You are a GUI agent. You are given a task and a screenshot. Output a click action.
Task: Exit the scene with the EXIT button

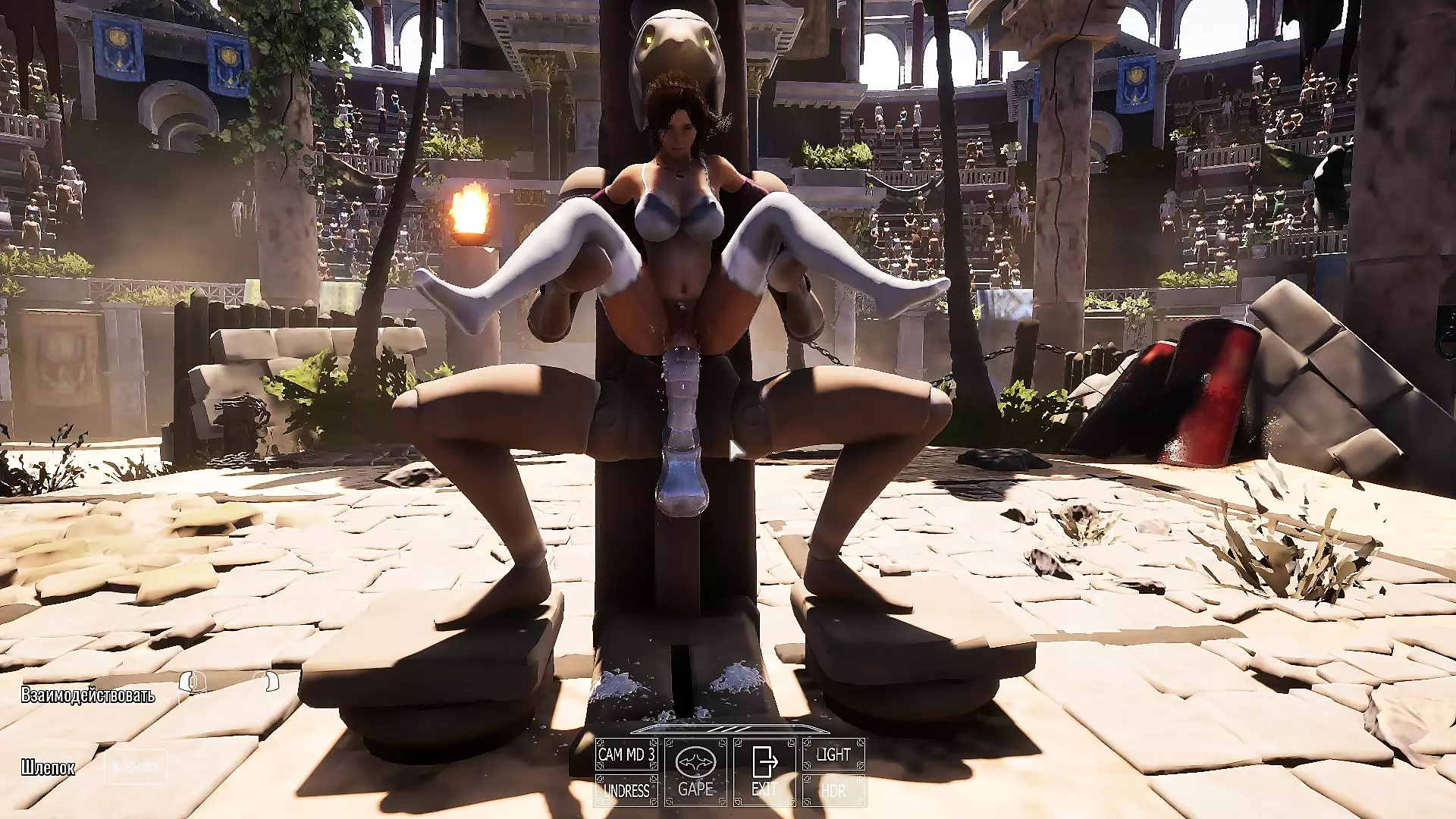pos(764,772)
